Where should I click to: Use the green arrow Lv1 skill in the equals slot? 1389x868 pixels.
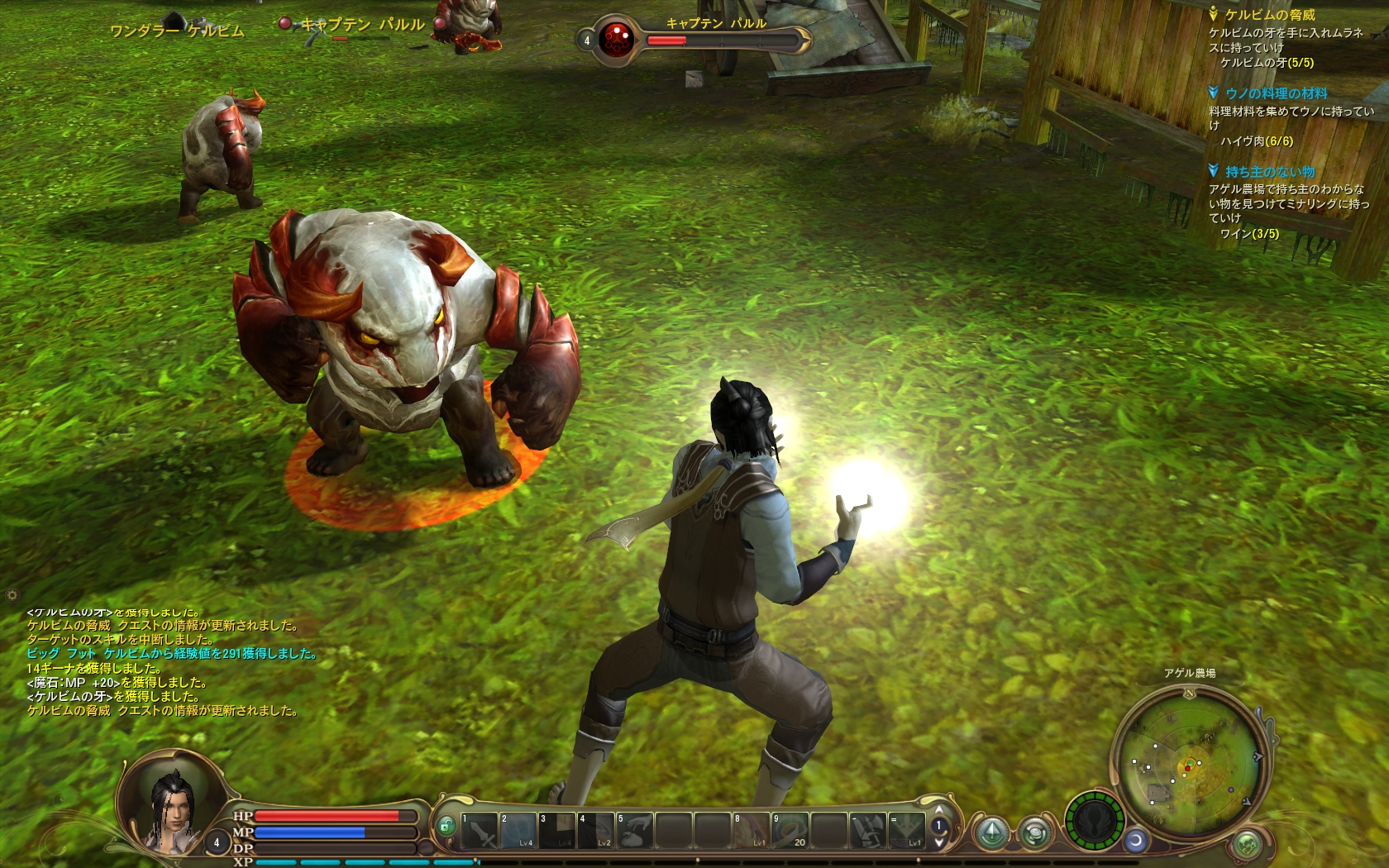[x=906, y=830]
